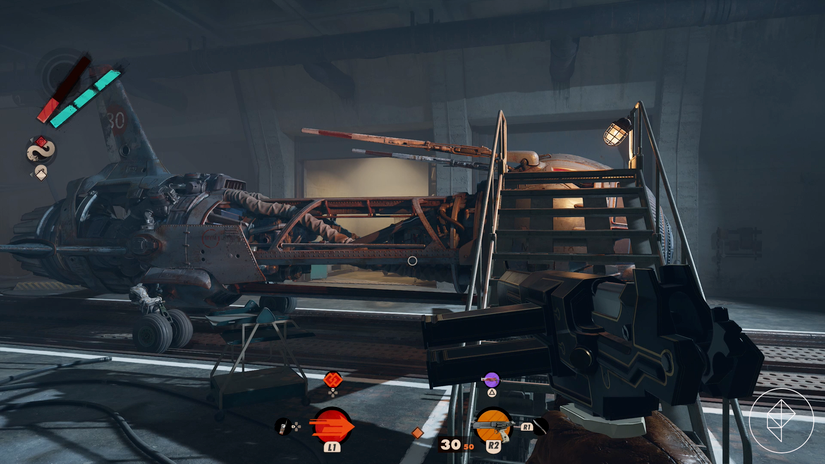Choose the Hackamajig gadget icon
Viewport: 825px width, 464px height.
(283, 426)
